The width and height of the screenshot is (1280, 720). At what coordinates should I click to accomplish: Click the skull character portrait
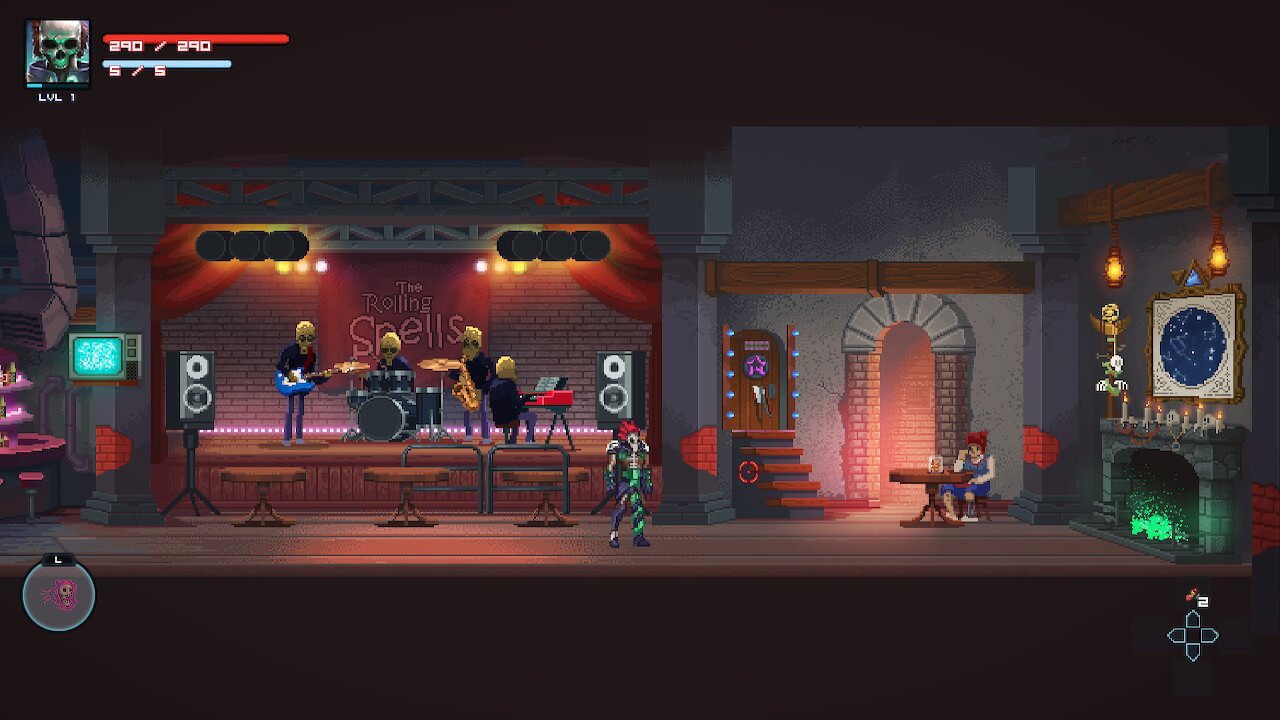[57, 53]
